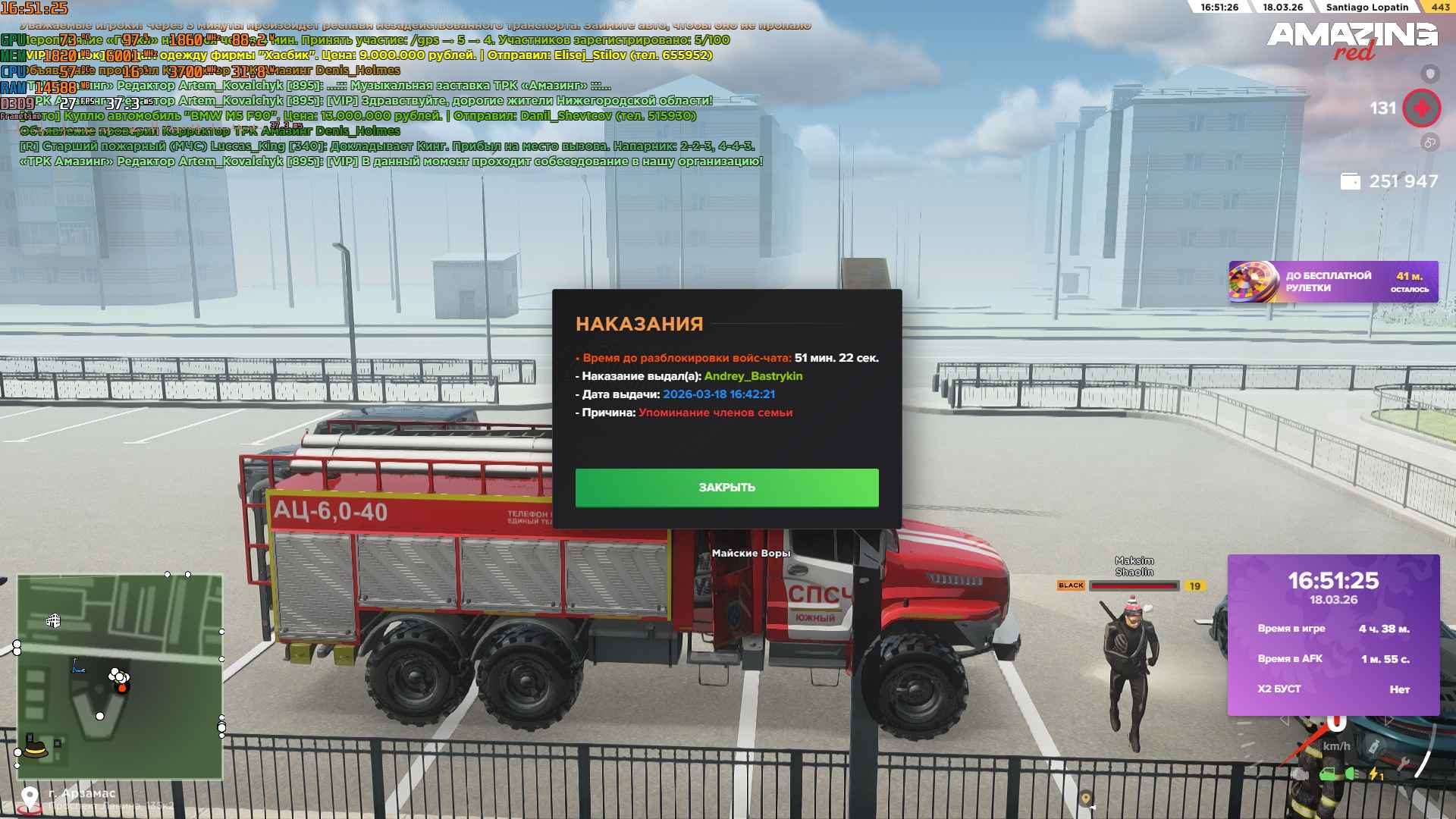
Task: Open the free roulette banner
Action: point(1333,282)
